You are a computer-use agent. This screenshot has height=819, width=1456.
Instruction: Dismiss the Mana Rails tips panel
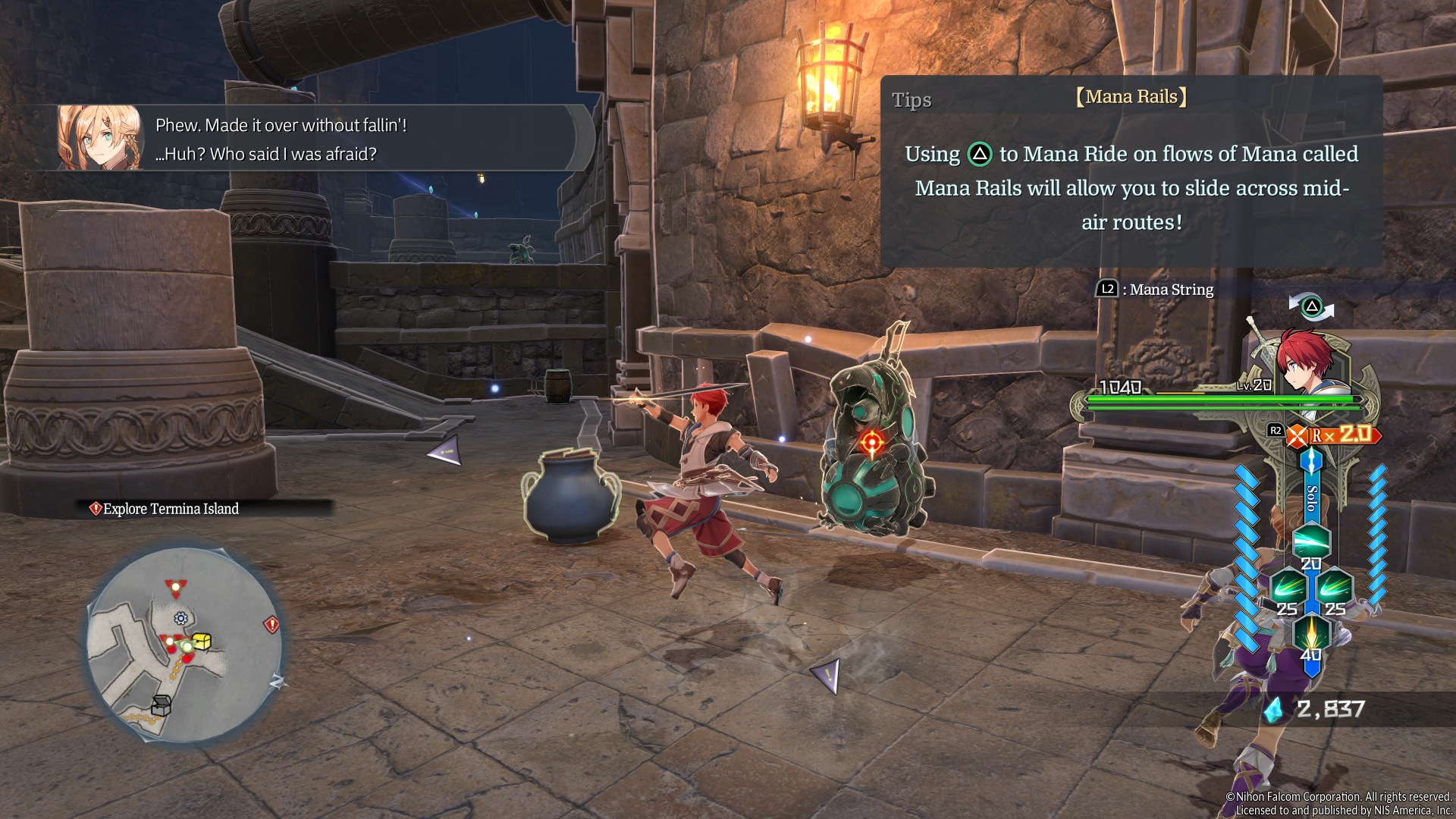(x=1131, y=171)
